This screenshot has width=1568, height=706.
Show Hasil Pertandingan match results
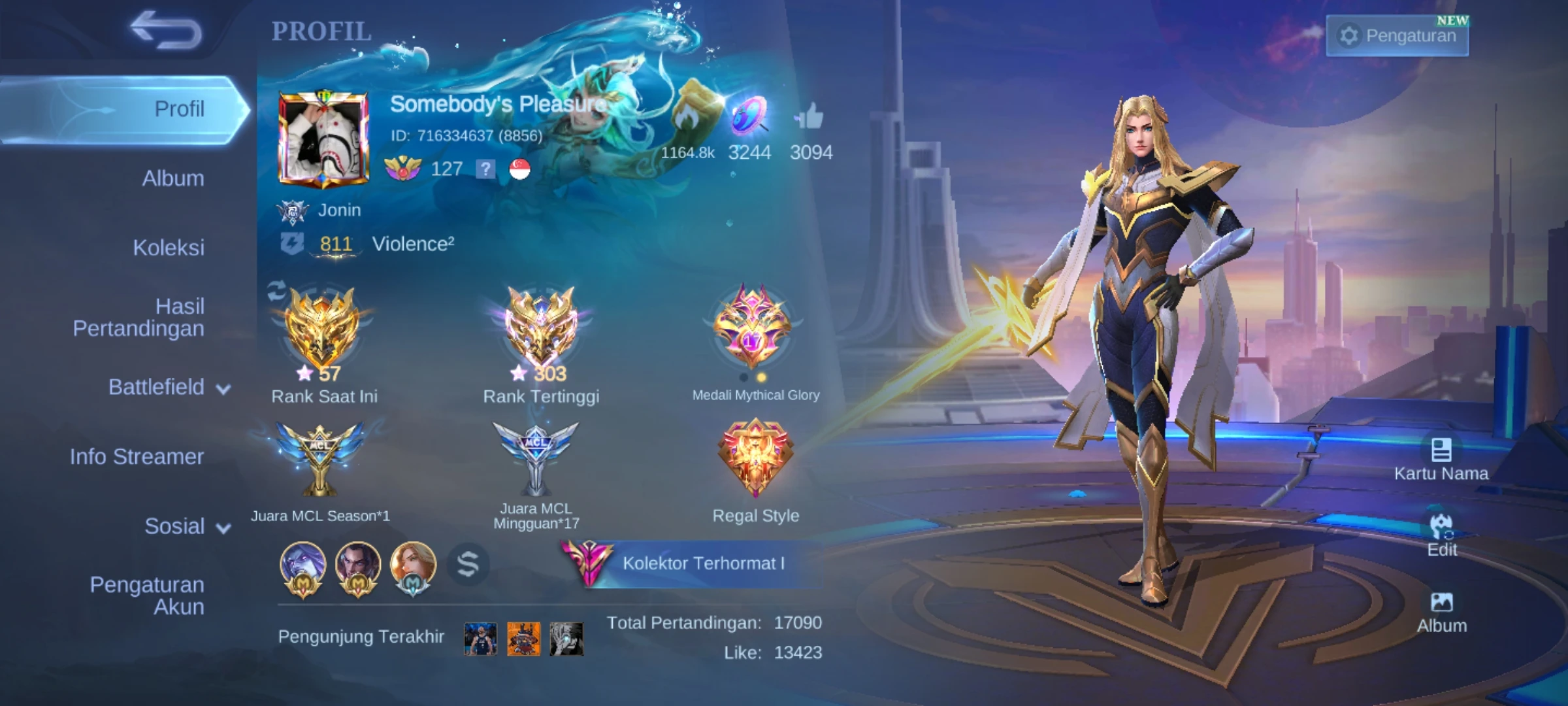[139, 318]
